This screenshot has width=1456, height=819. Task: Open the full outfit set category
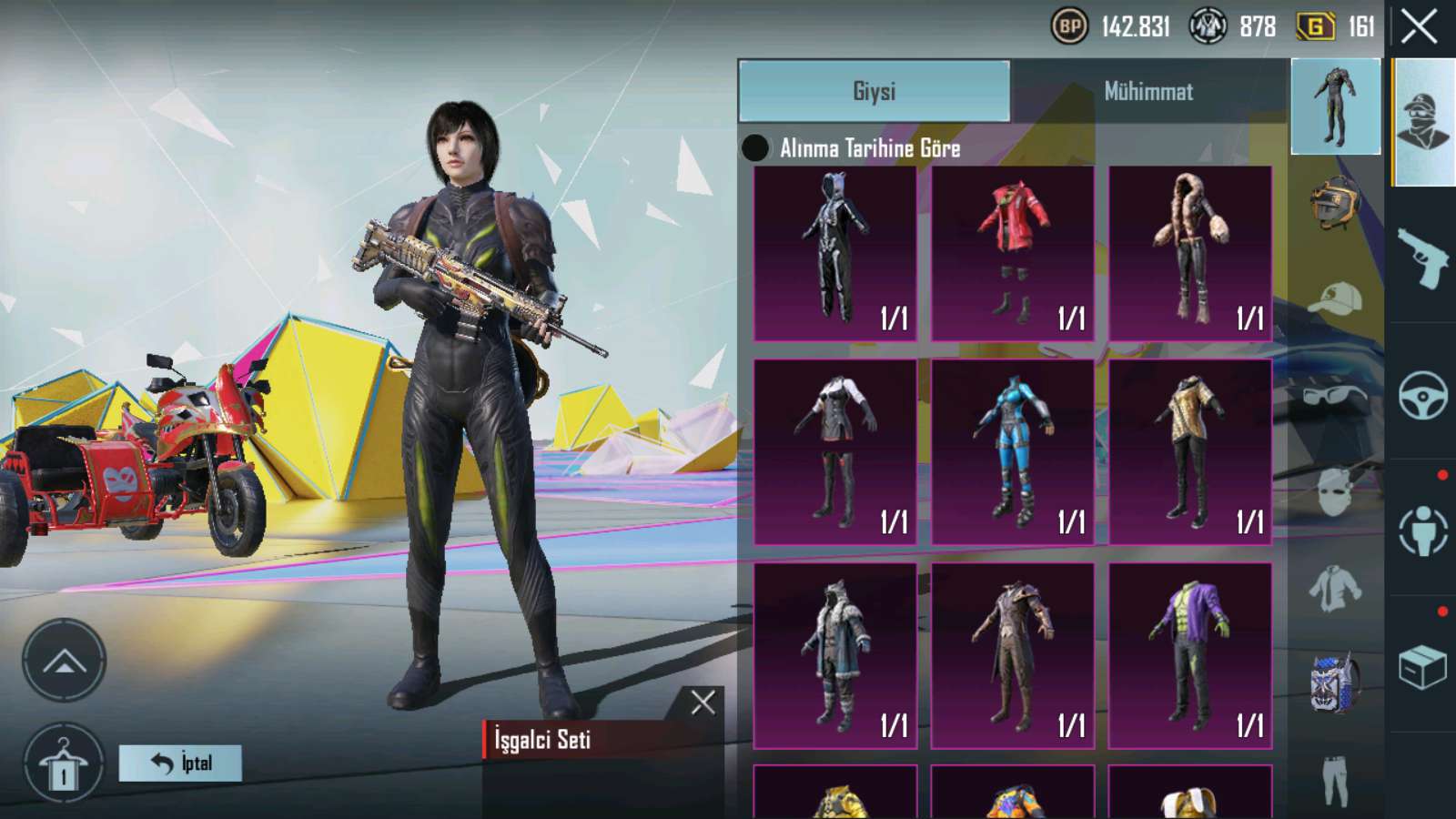coord(1335,106)
